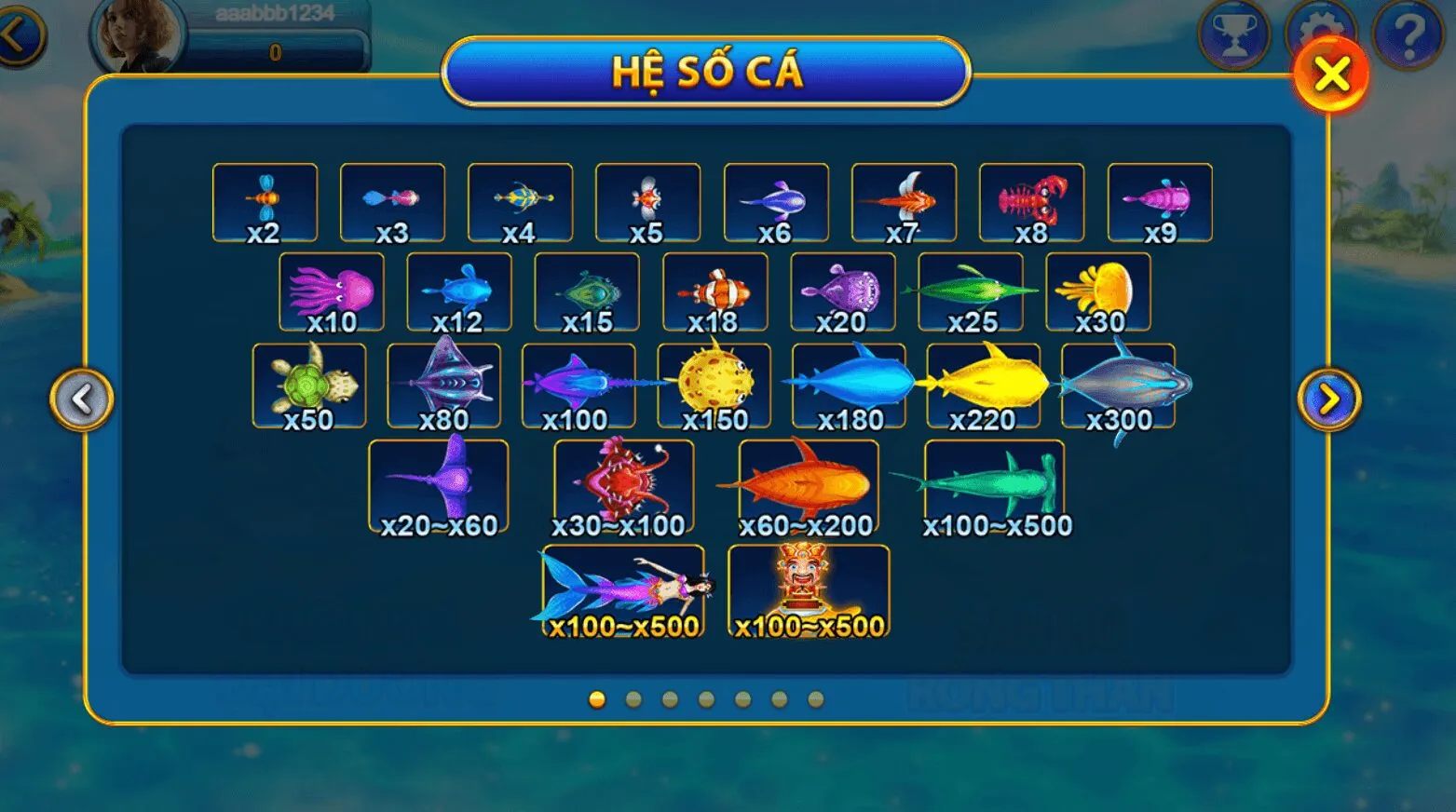Open the question mark help icon
1456x812 pixels.
tap(1406, 34)
